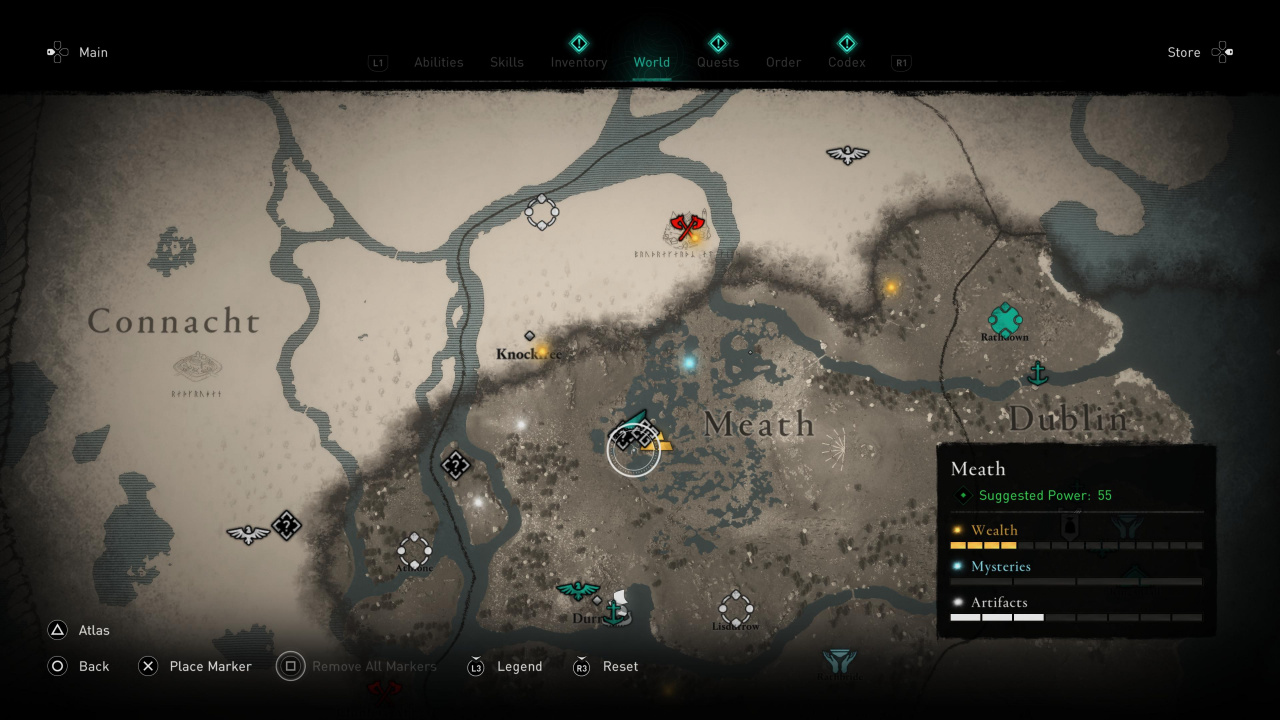Viewport: 1280px width, 720px height.
Task: Show the Codex tab
Action: click(847, 62)
